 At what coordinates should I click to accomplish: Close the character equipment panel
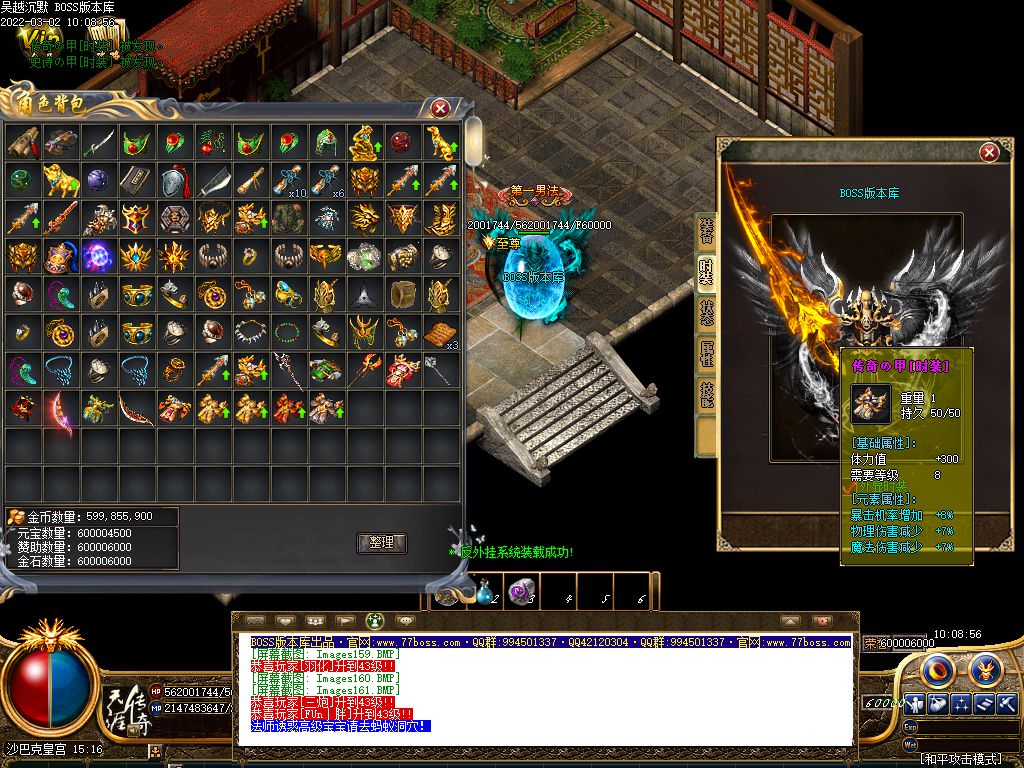point(989,152)
